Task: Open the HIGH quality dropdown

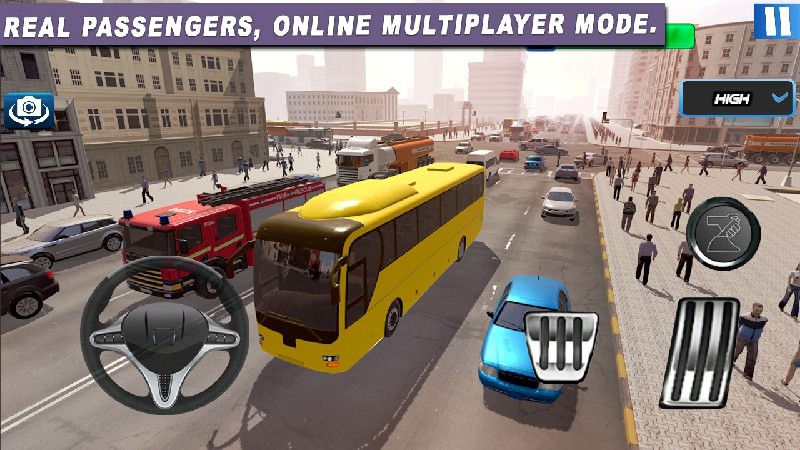Action: click(x=738, y=99)
